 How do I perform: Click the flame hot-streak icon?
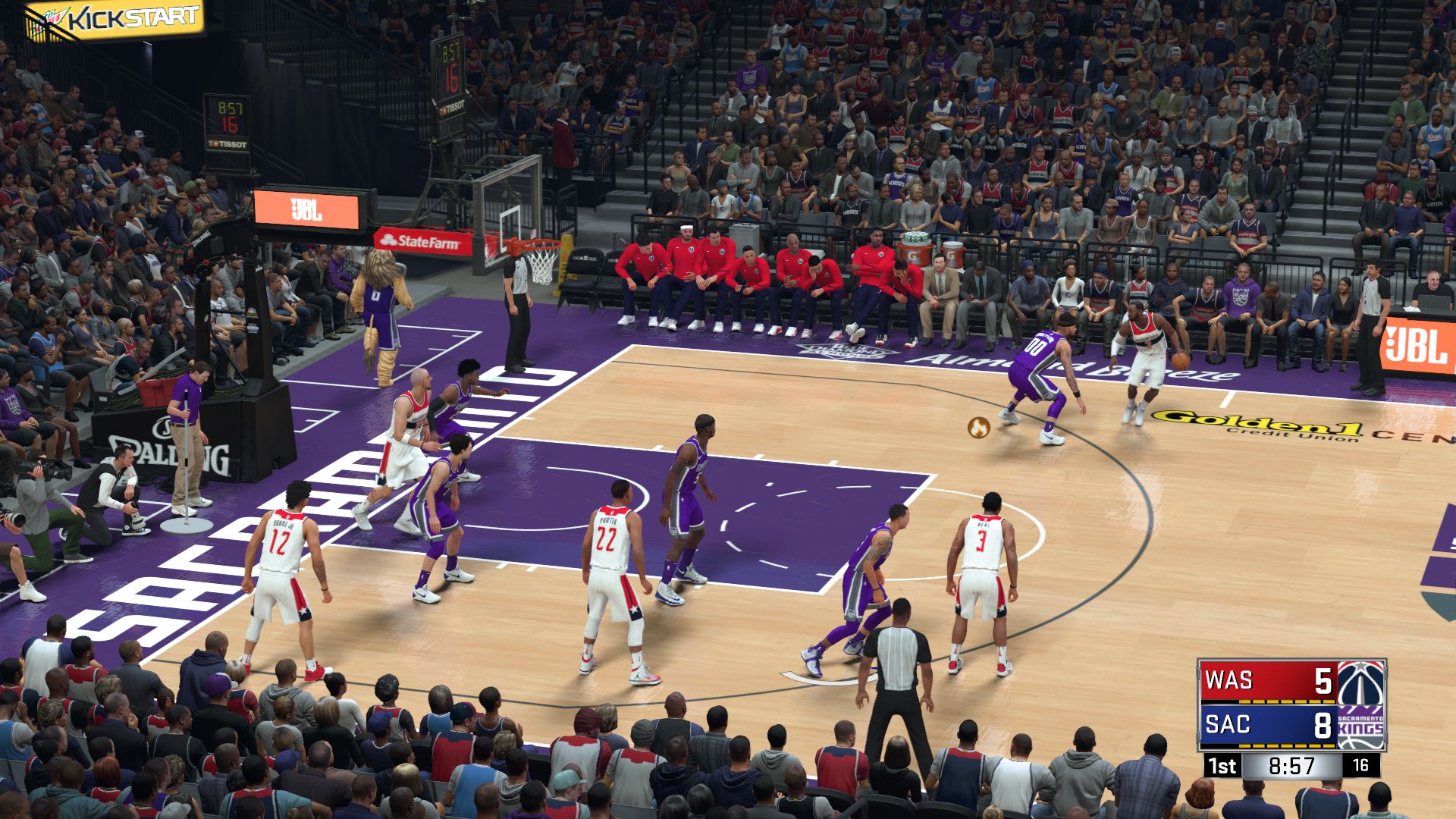(x=978, y=428)
